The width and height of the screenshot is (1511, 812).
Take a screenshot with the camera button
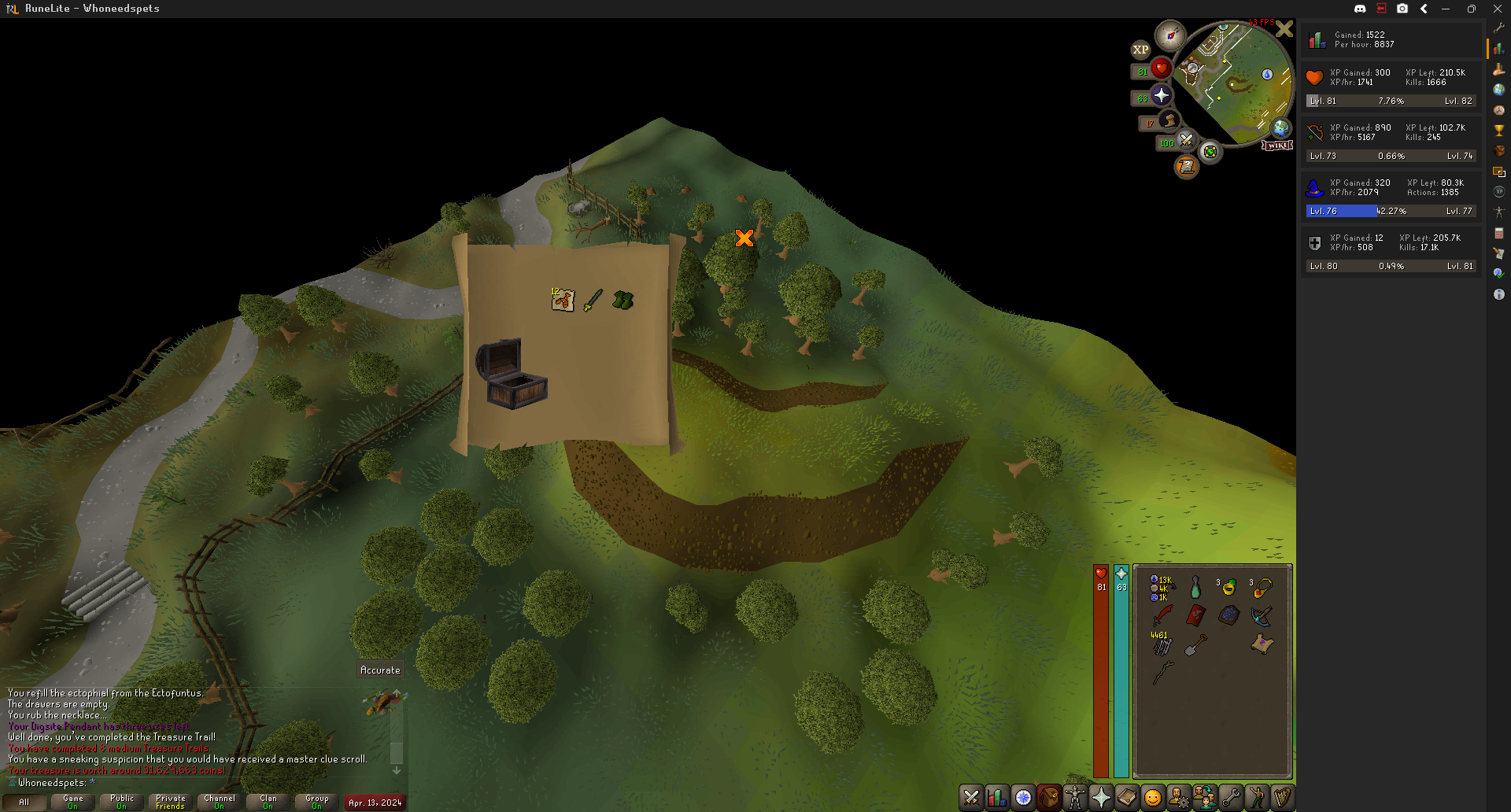[1402, 9]
